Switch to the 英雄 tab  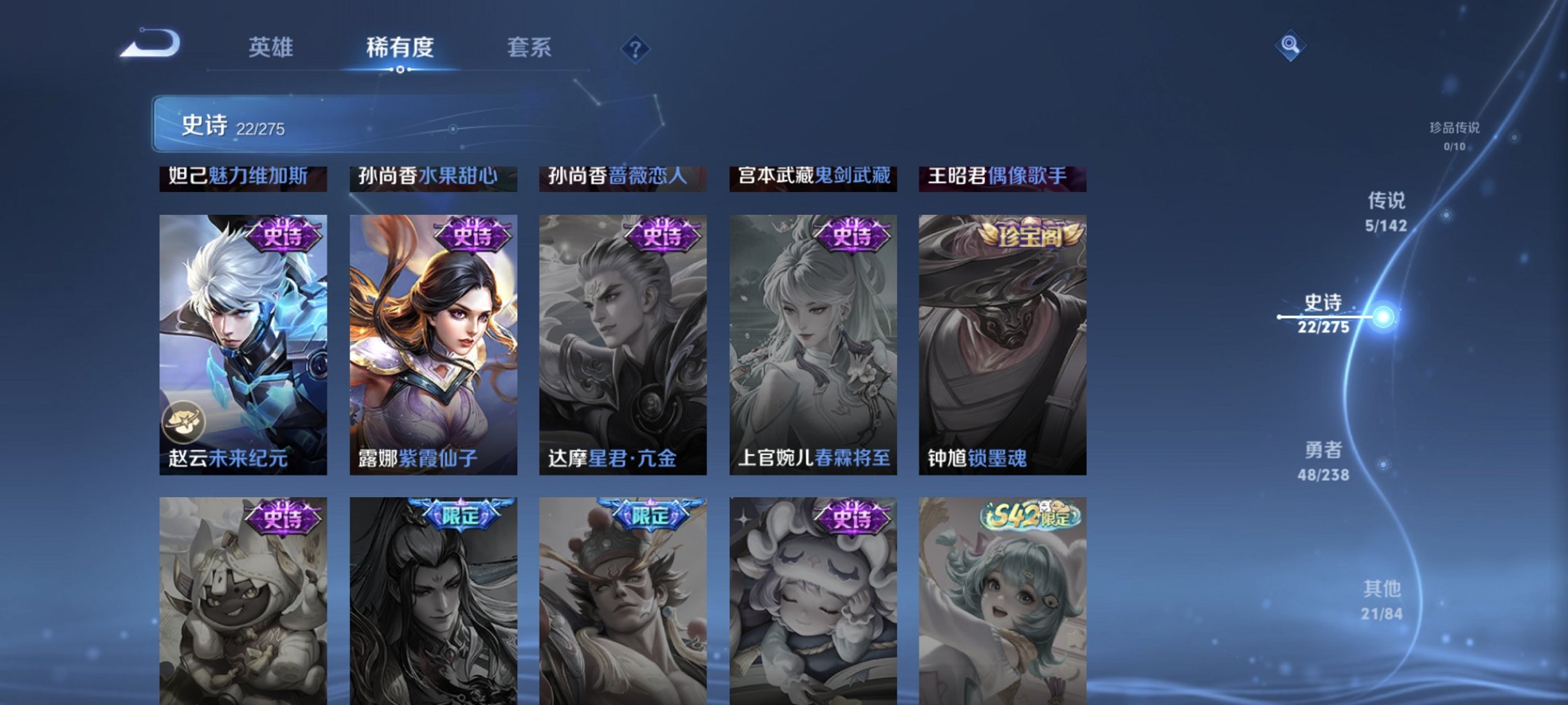(272, 48)
